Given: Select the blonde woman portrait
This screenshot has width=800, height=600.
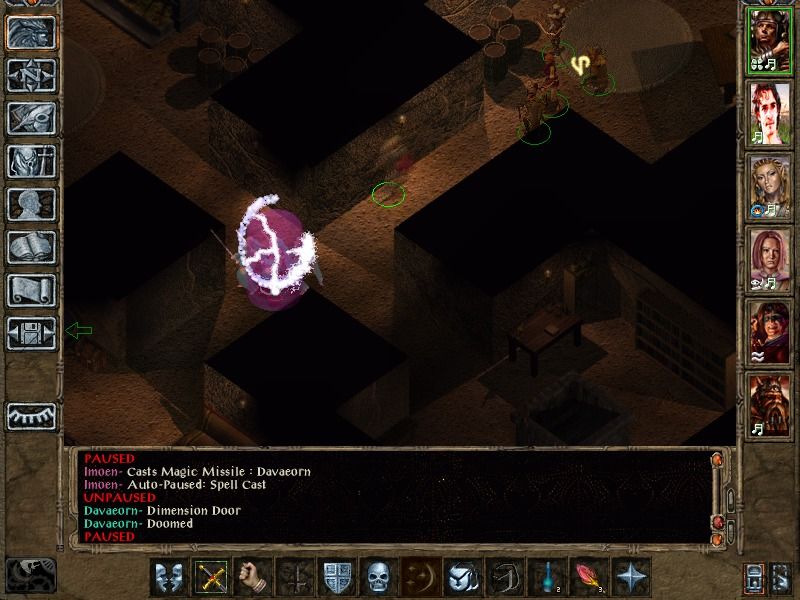Looking at the screenshot, I should (x=770, y=188).
